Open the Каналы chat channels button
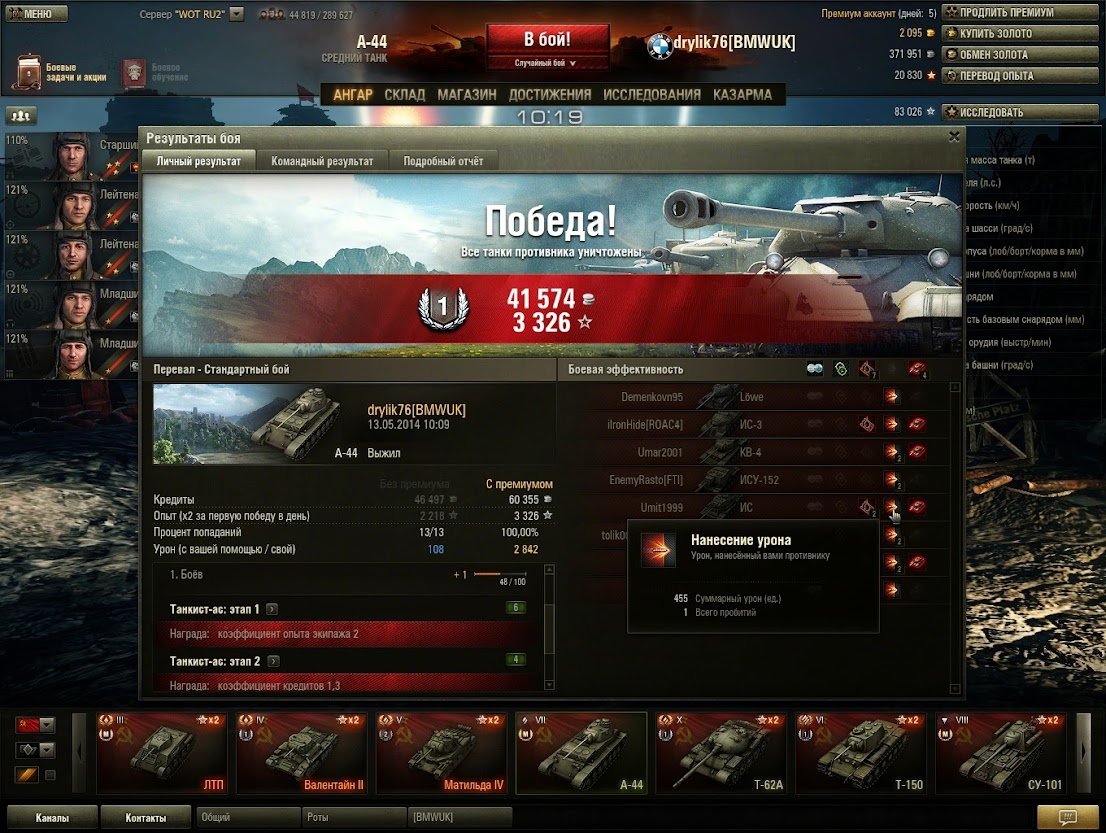Image resolution: width=1106 pixels, height=833 pixels. (x=52, y=818)
